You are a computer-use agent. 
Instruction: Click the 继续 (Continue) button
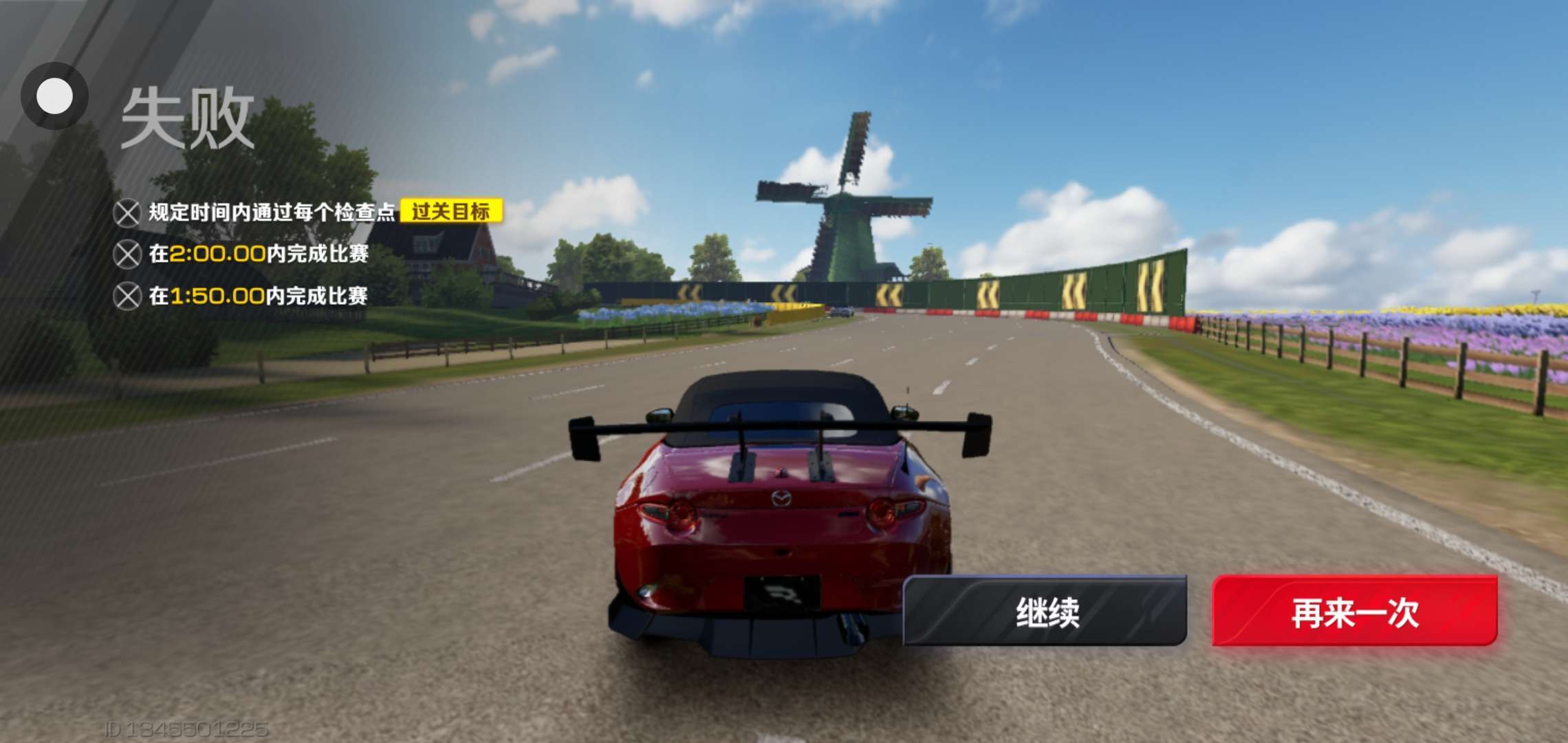[1045, 612]
